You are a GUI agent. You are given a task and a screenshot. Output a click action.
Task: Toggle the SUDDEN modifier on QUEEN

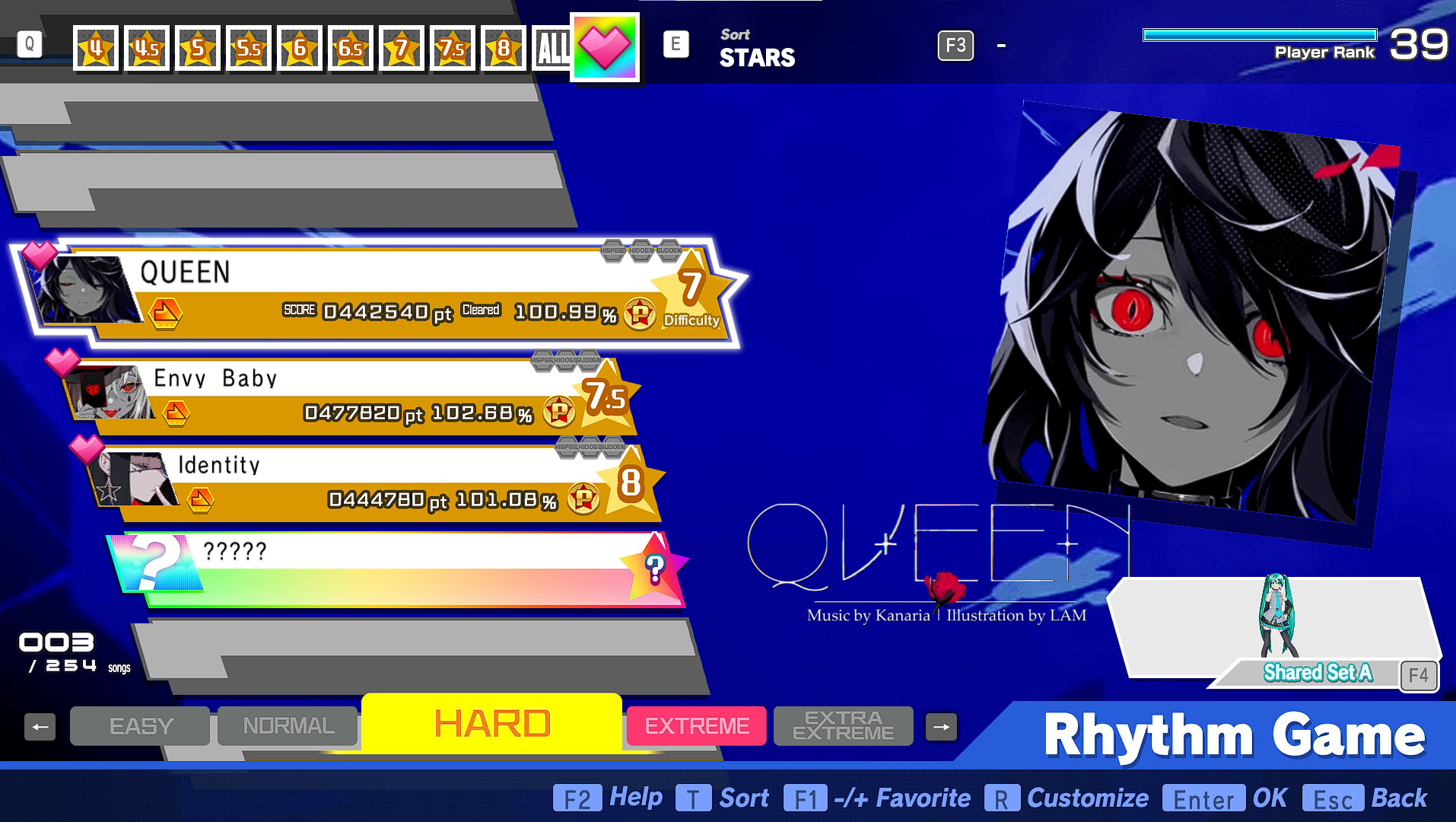pos(669,250)
